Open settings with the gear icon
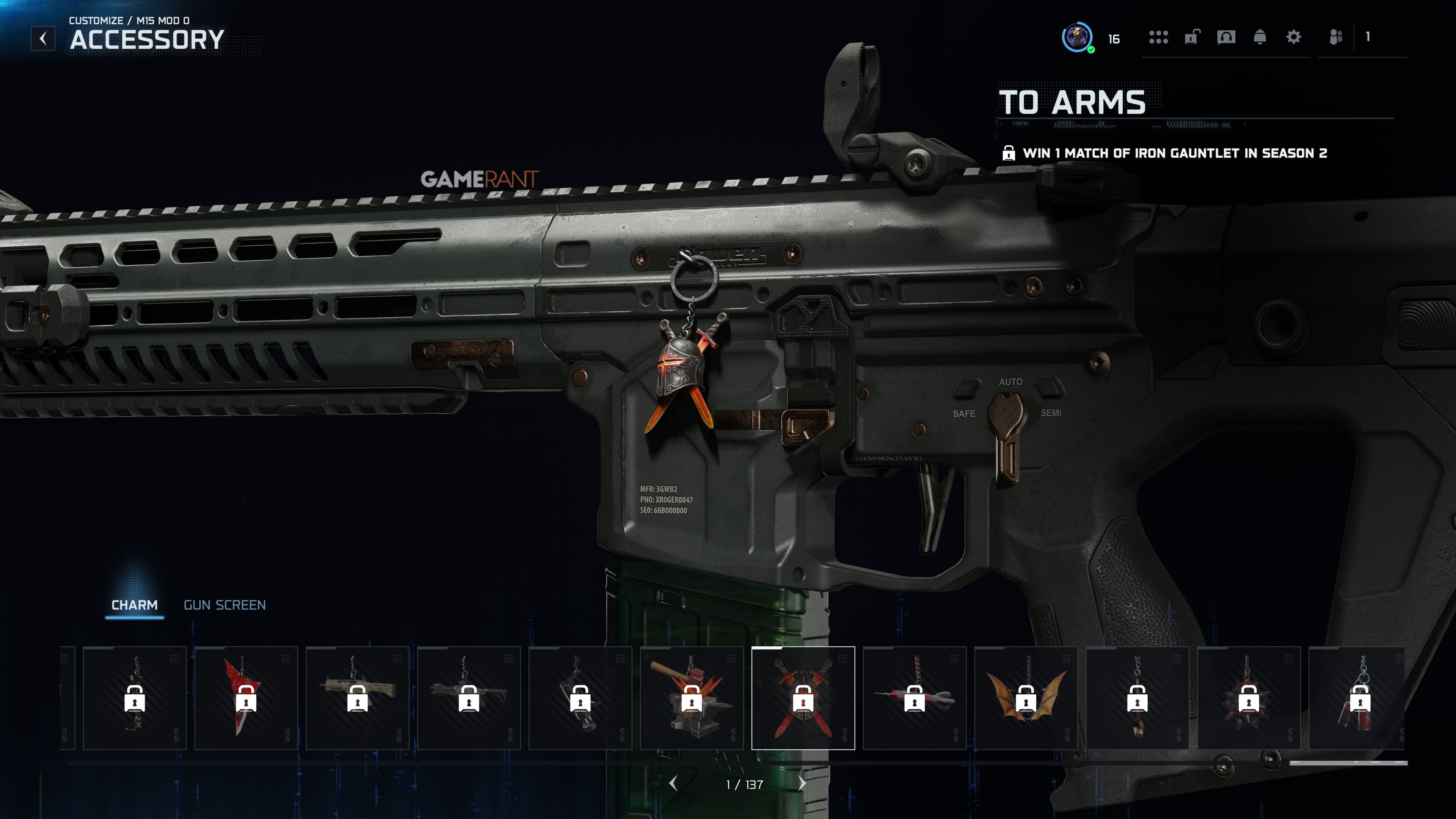The height and width of the screenshot is (819, 1456). click(x=1293, y=37)
